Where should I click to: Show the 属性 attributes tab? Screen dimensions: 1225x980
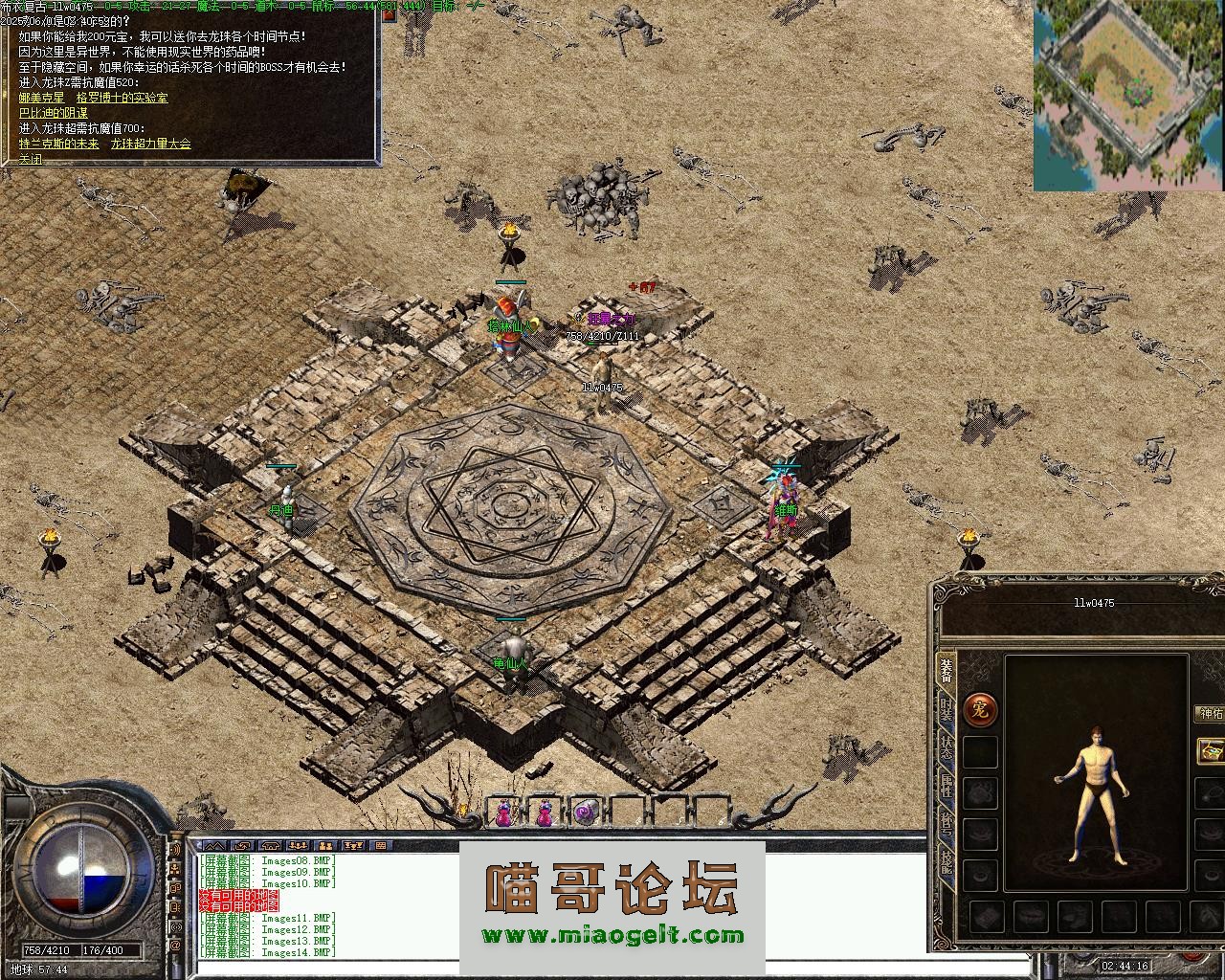coord(946,787)
